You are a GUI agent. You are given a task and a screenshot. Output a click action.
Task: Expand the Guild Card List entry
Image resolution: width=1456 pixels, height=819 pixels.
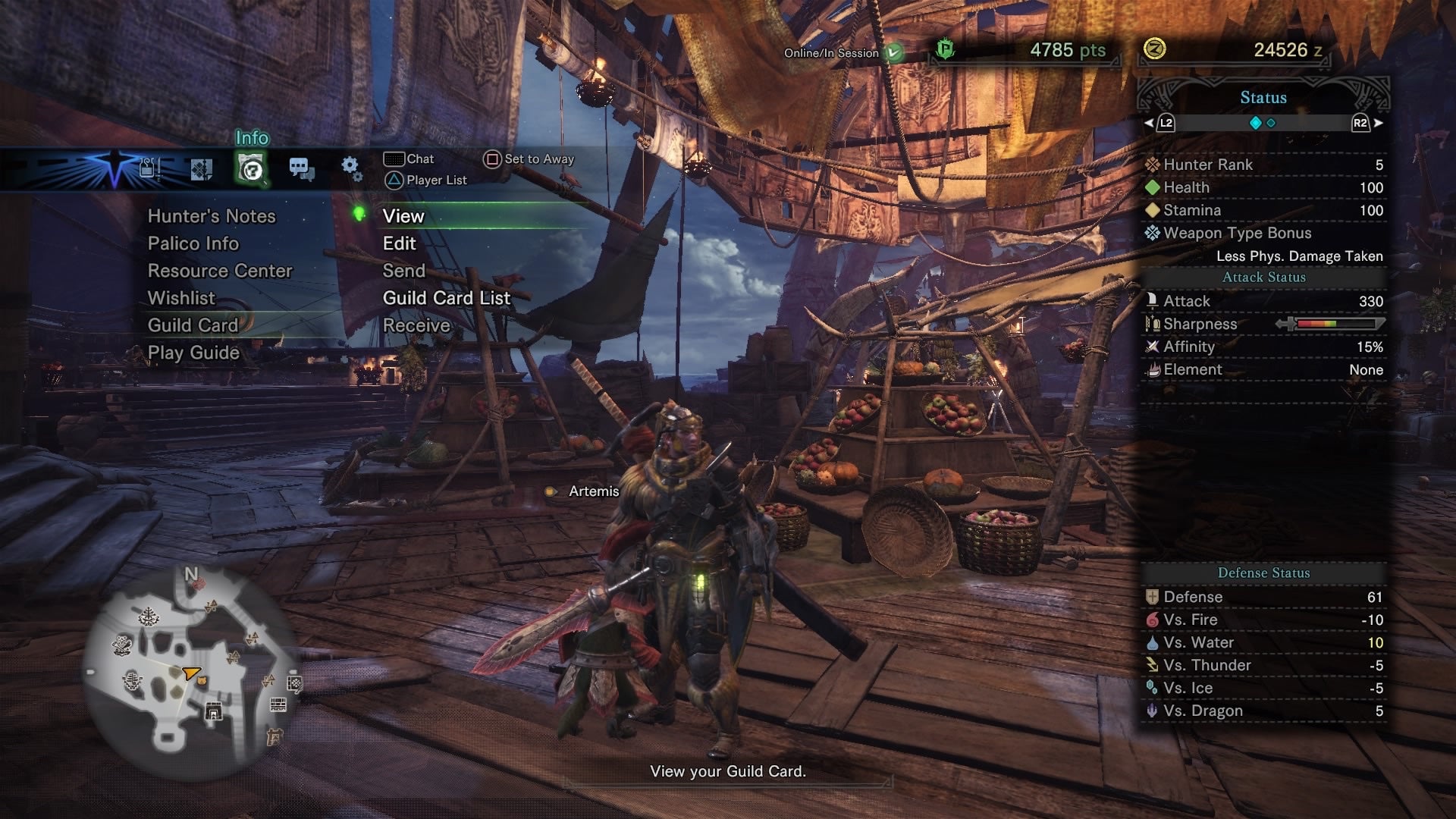click(x=447, y=298)
